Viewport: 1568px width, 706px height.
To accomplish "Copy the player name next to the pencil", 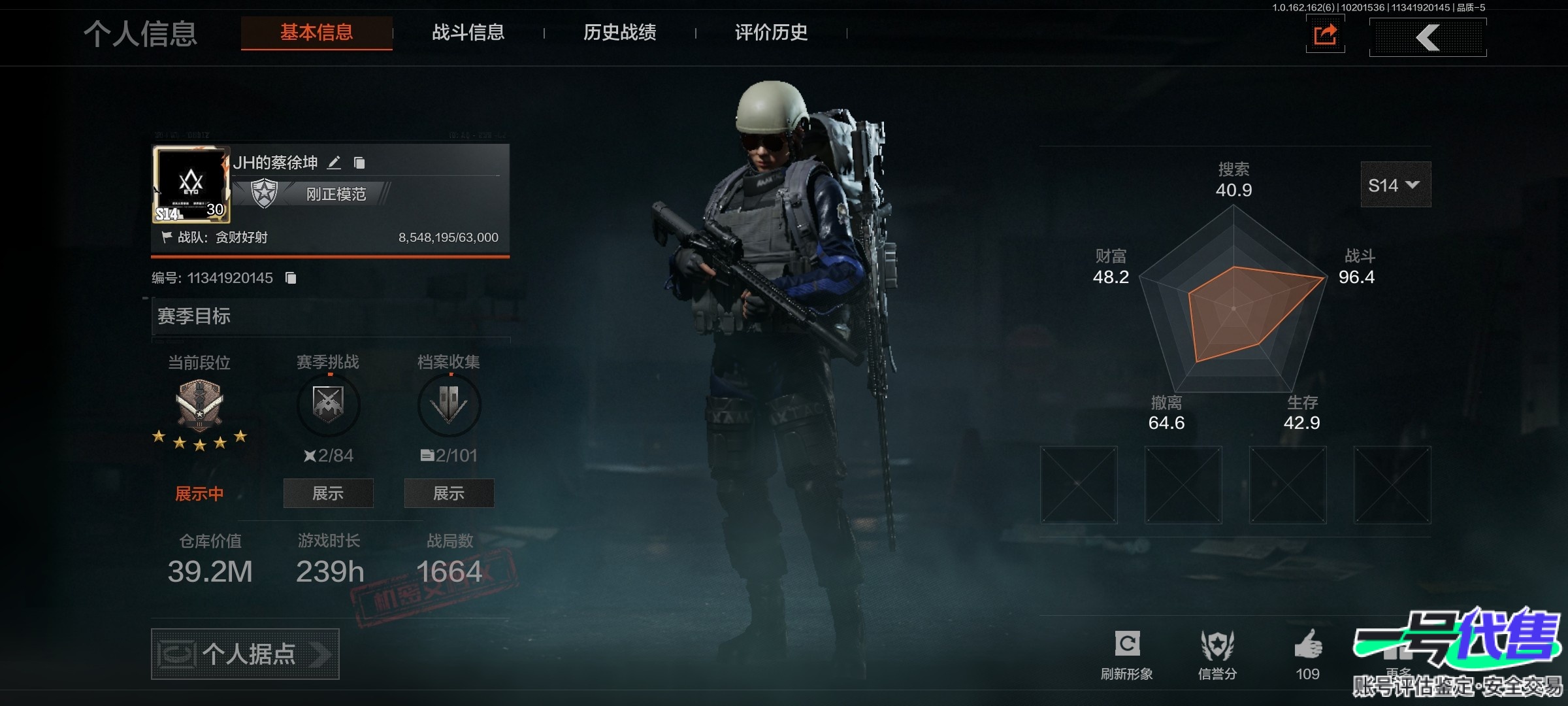I will pyautogui.click(x=359, y=163).
